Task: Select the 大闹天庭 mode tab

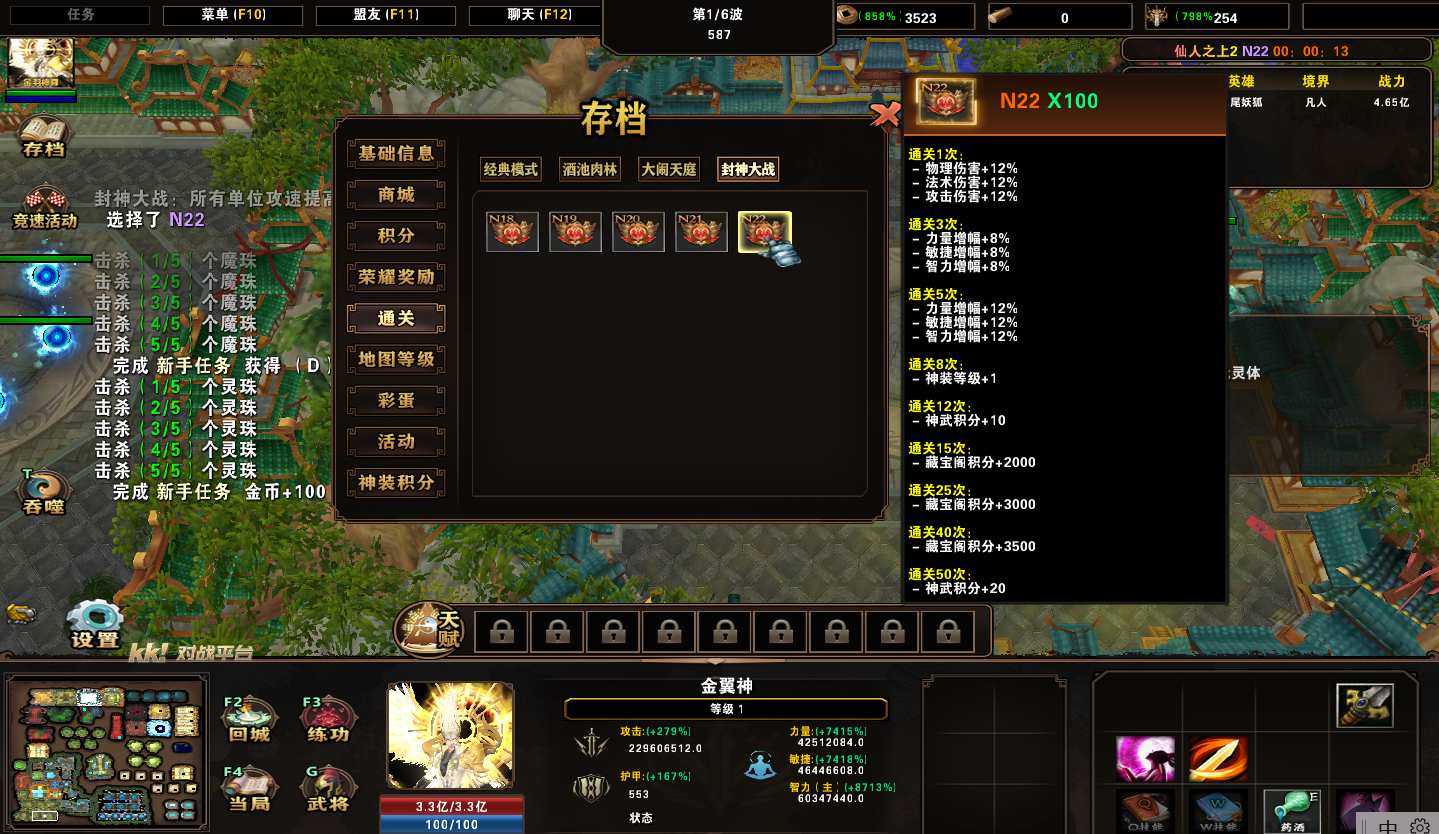Action: pos(669,170)
